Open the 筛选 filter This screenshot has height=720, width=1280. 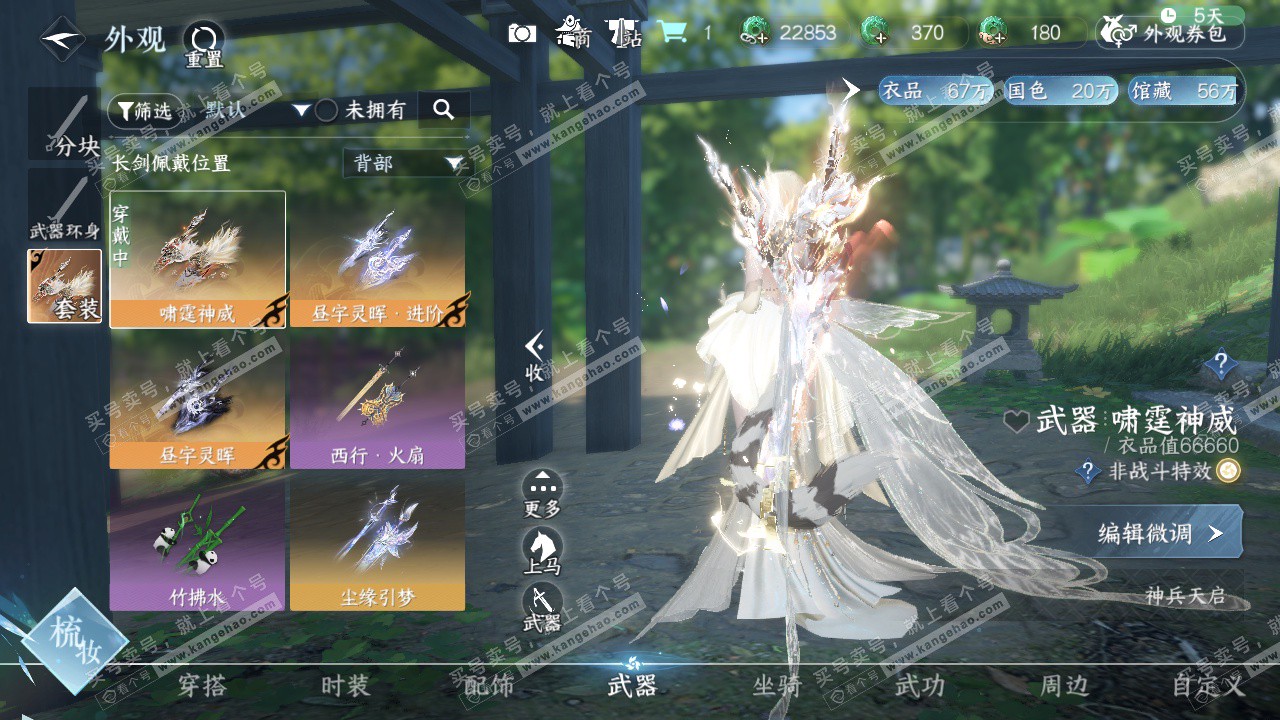[144, 110]
